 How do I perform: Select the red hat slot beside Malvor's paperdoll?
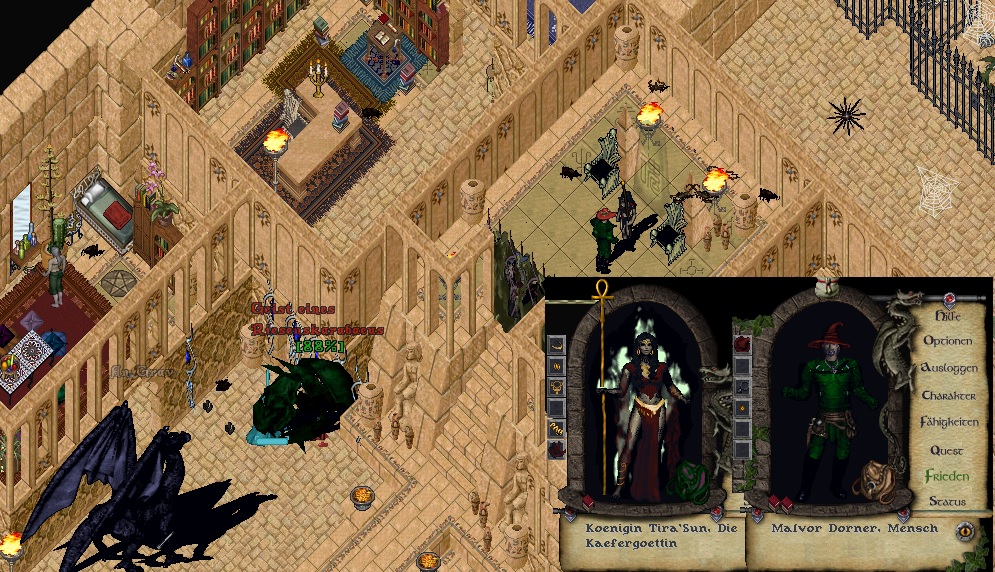tap(742, 345)
